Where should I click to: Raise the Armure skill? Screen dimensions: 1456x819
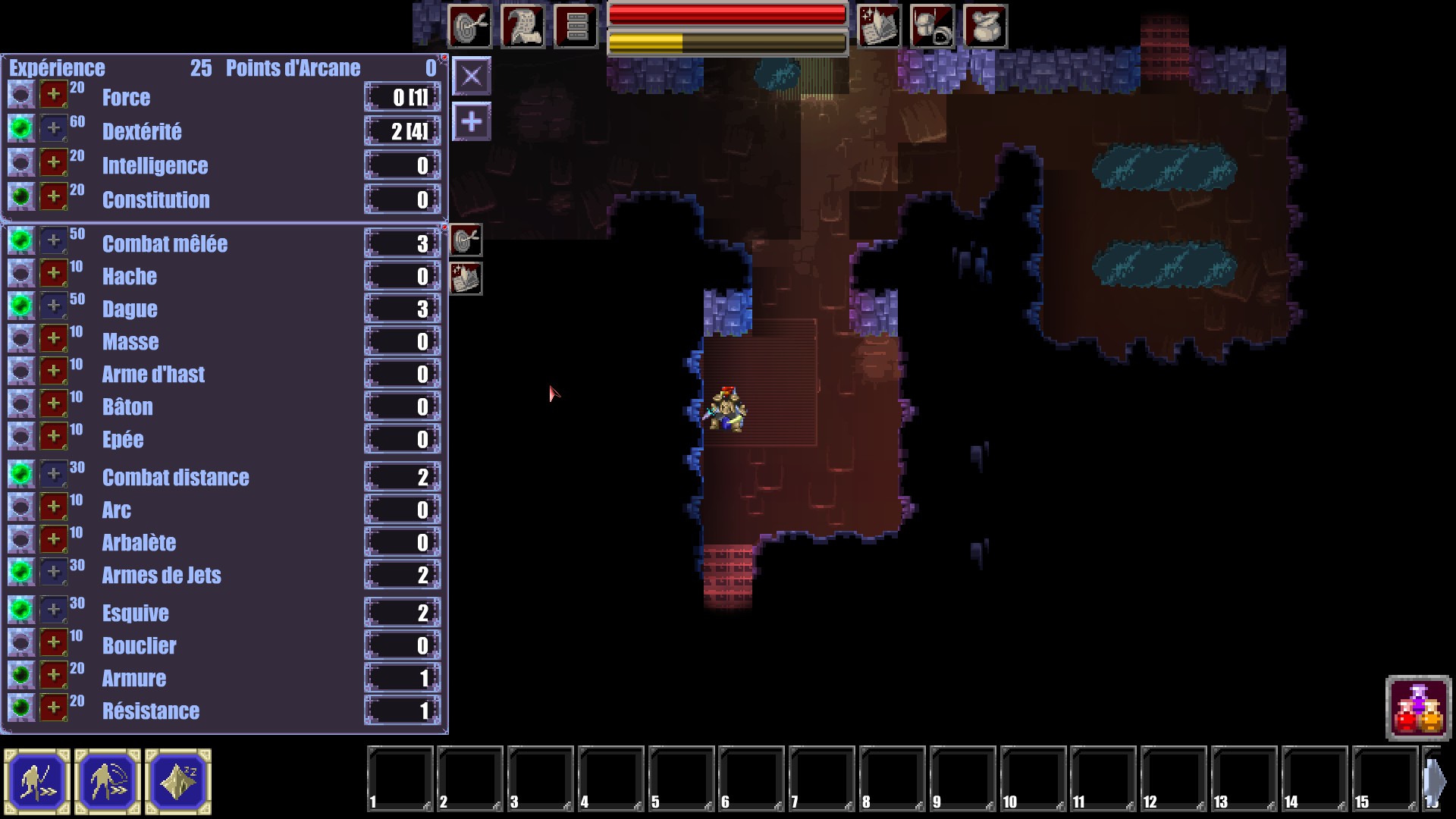(x=53, y=676)
